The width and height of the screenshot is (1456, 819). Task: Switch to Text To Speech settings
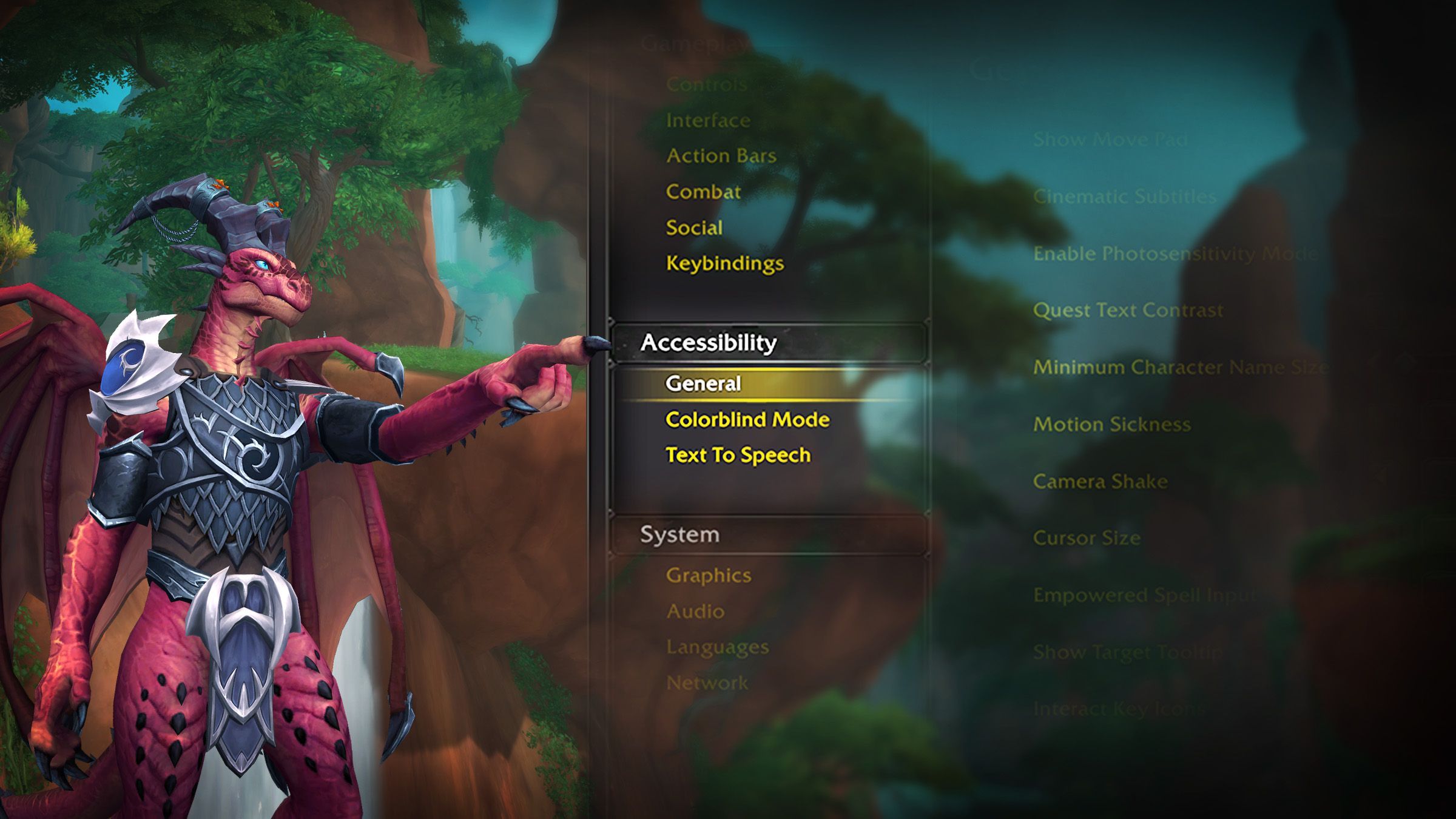(x=738, y=455)
